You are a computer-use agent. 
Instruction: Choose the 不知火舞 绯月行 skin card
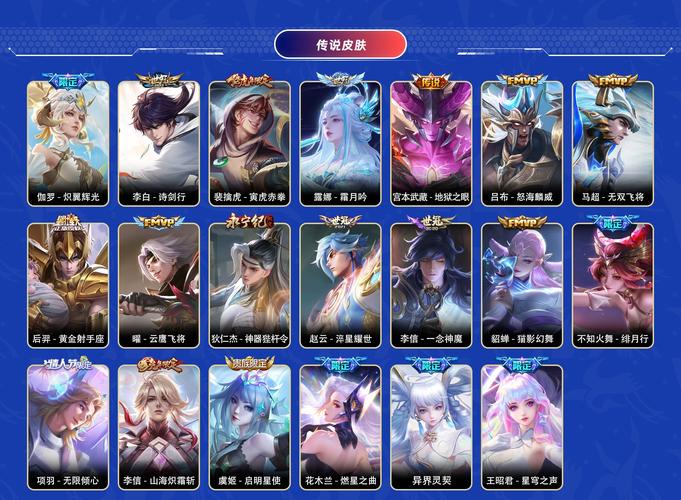[613, 283]
